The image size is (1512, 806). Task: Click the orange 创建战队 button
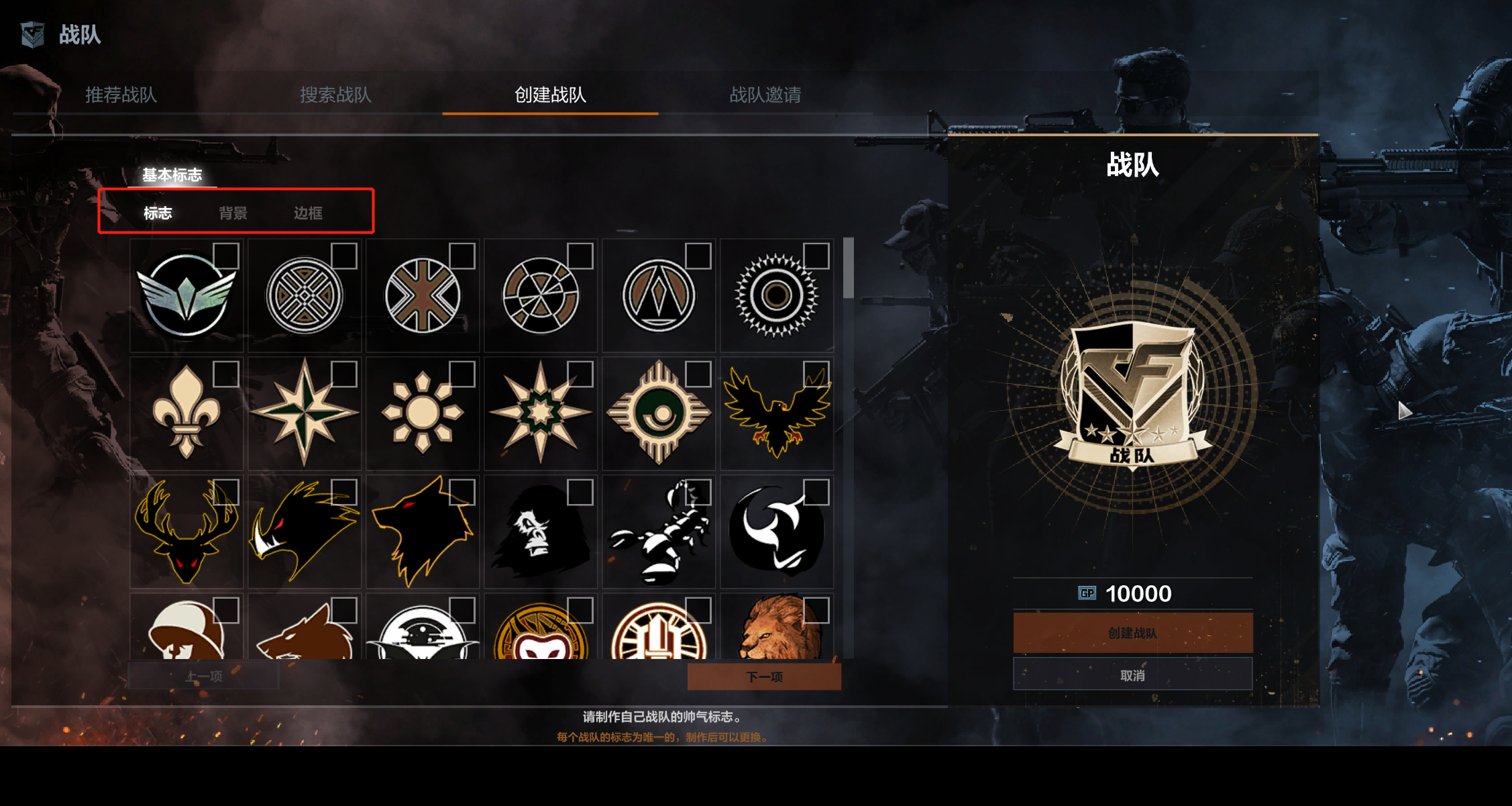click(1132, 633)
